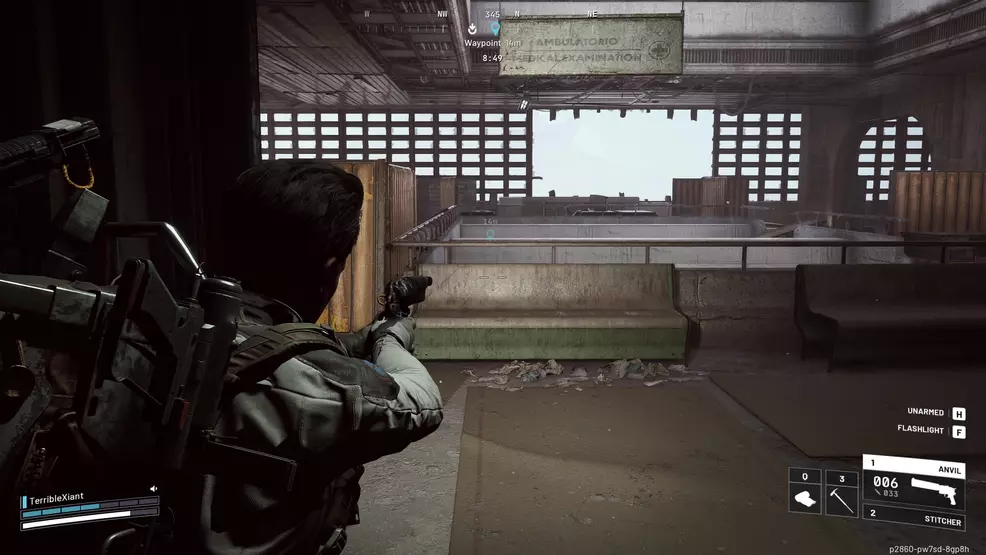Image resolution: width=986 pixels, height=555 pixels.
Task: Click the blue waypoint marker on the compass
Action: tap(494, 30)
